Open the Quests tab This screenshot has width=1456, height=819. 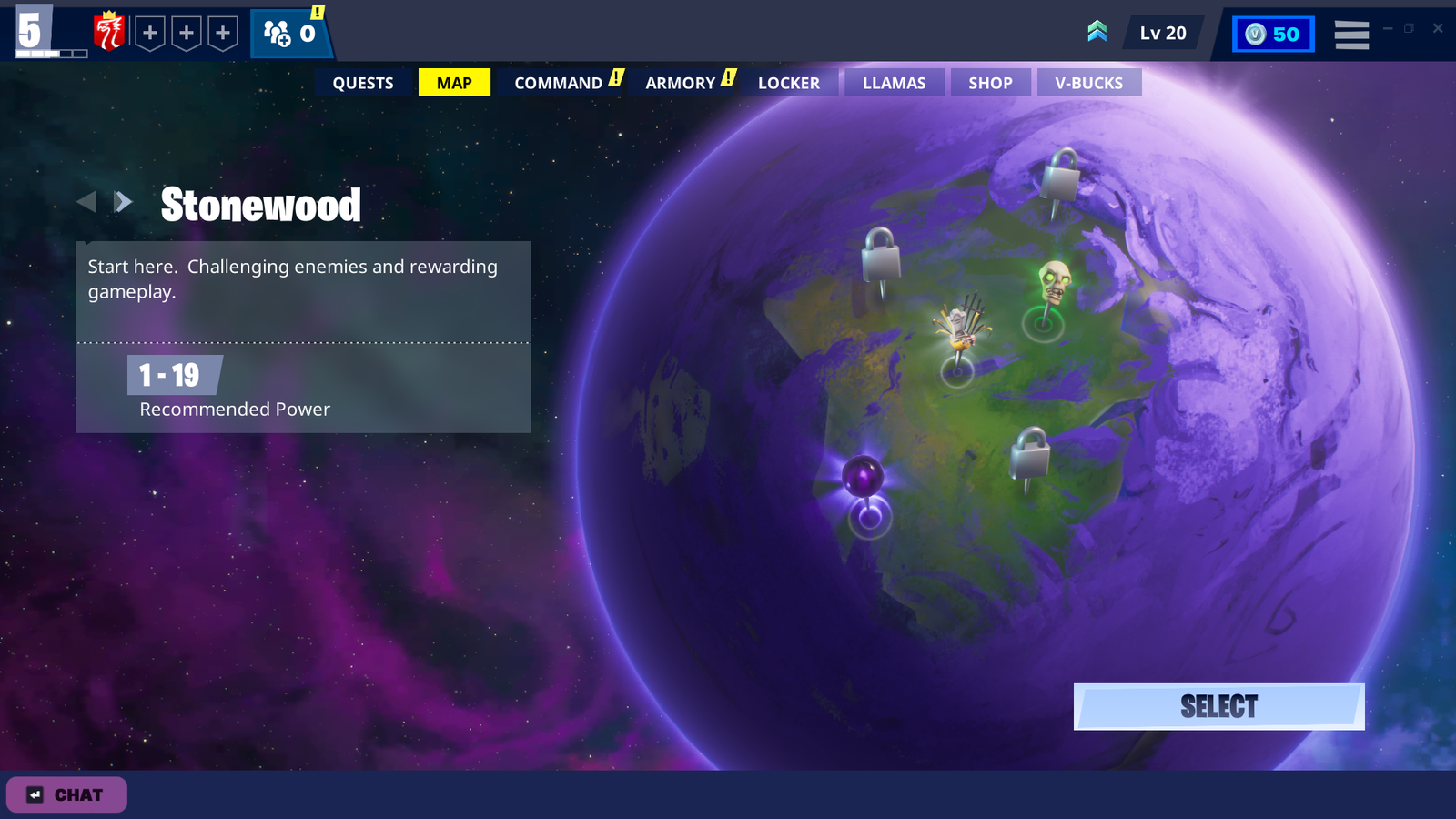coord(362,83)
